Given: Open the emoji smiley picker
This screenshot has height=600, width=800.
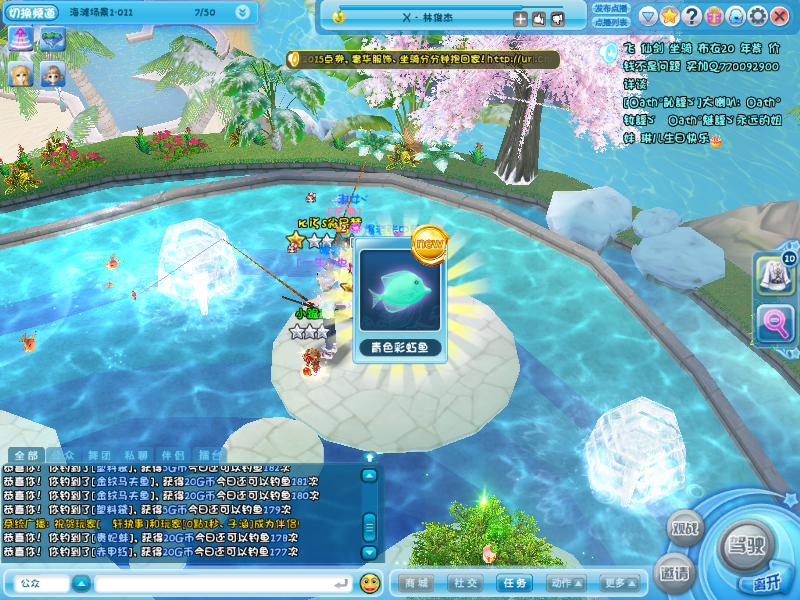Looking at the screenshot, I should [x=369, y=582].
